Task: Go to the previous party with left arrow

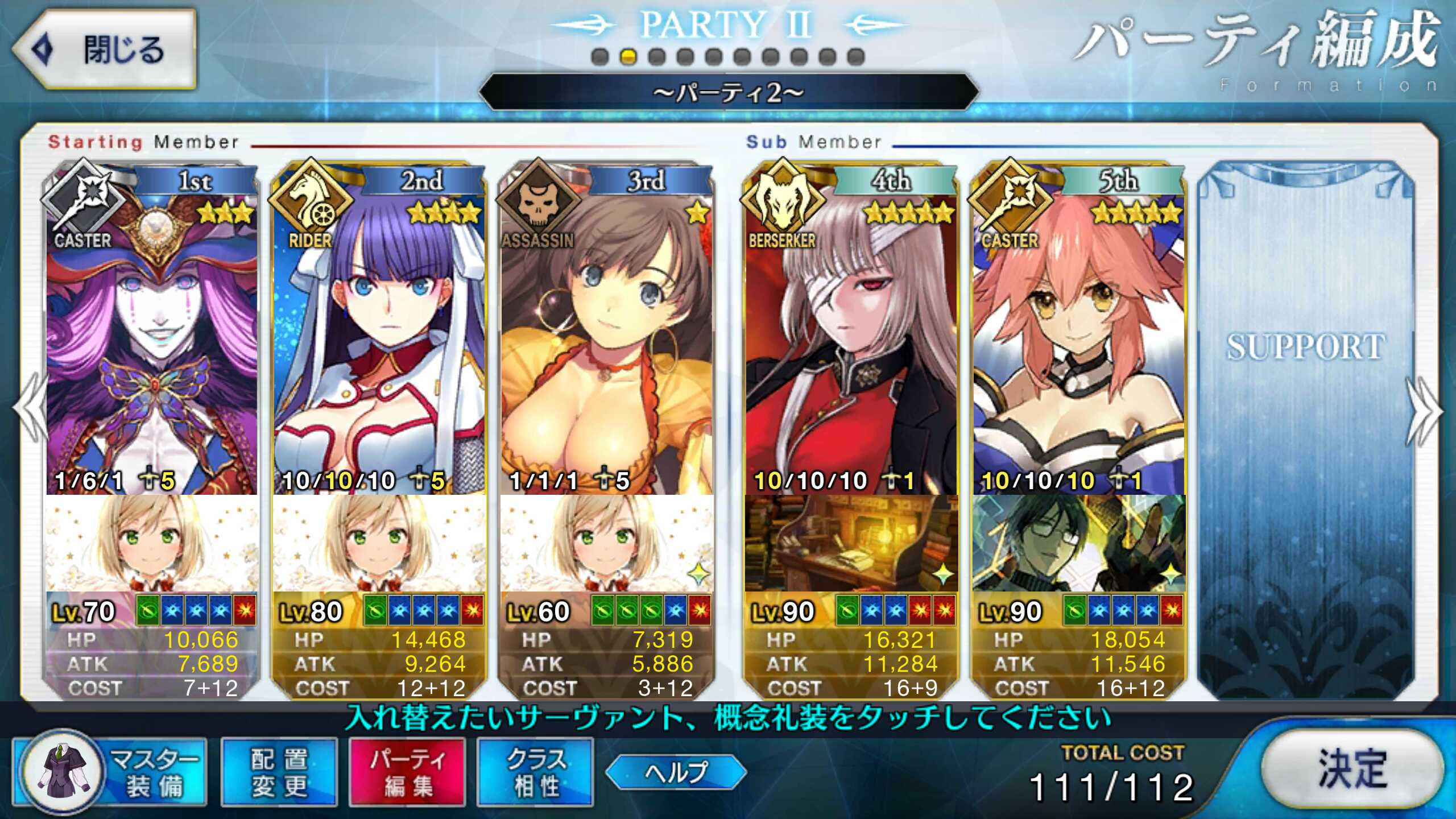Action: pyautogui.click(x=31, y=409)
